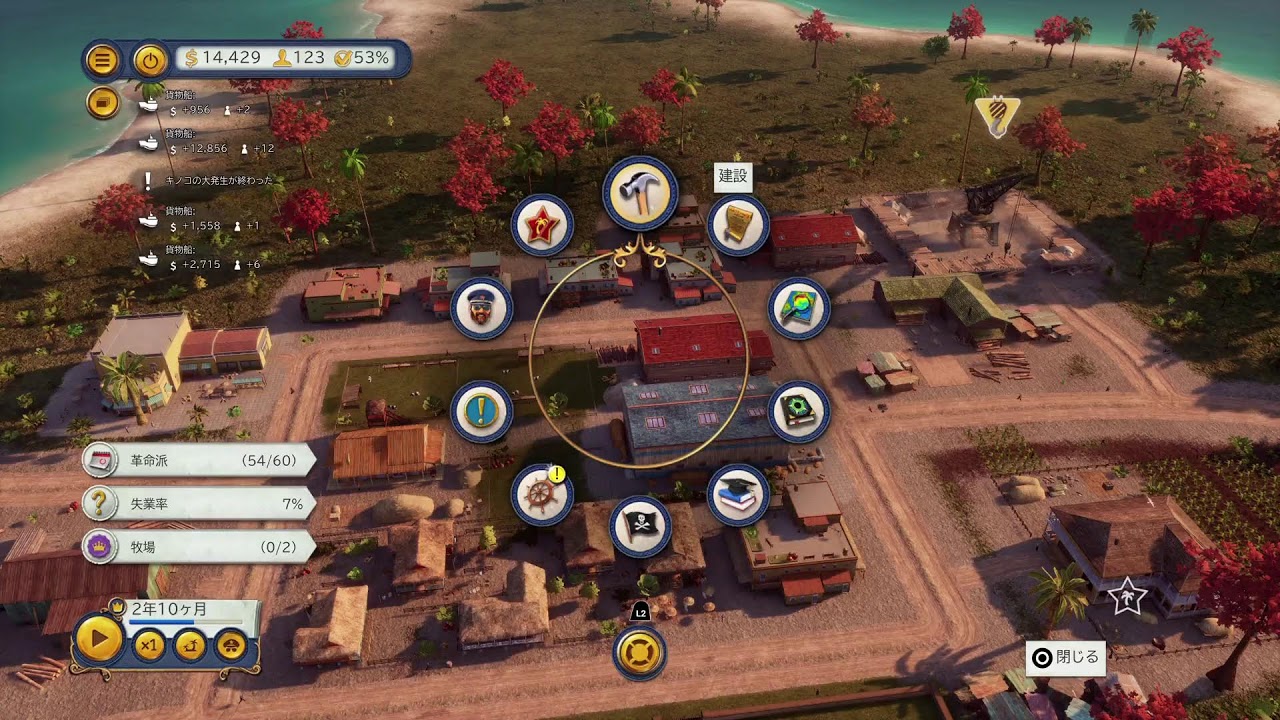Open the scroll edicts icon
The height and width of the screenshot is (720, 1280).
(738, 226)
